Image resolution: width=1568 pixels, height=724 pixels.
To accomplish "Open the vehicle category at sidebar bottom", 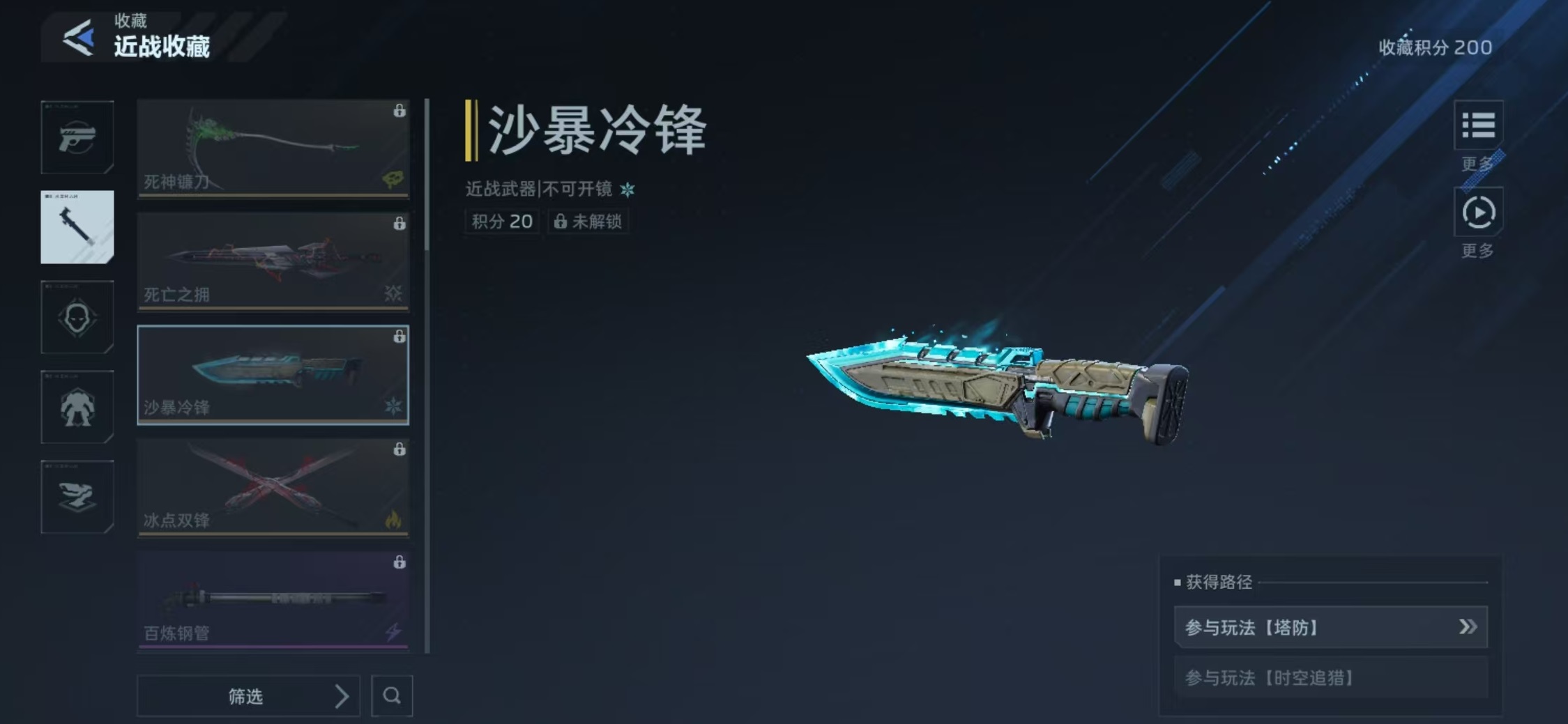I will point(77,497).
